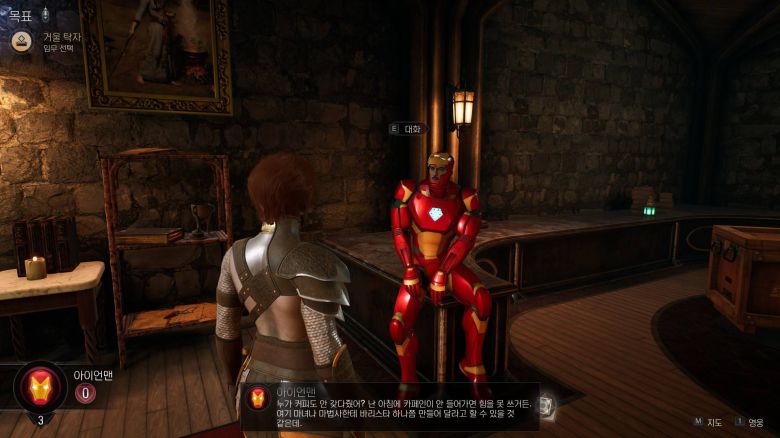Select the 대화 talk prompt above Iron Man
The image size is (780, 438).
tap(413, 129)
